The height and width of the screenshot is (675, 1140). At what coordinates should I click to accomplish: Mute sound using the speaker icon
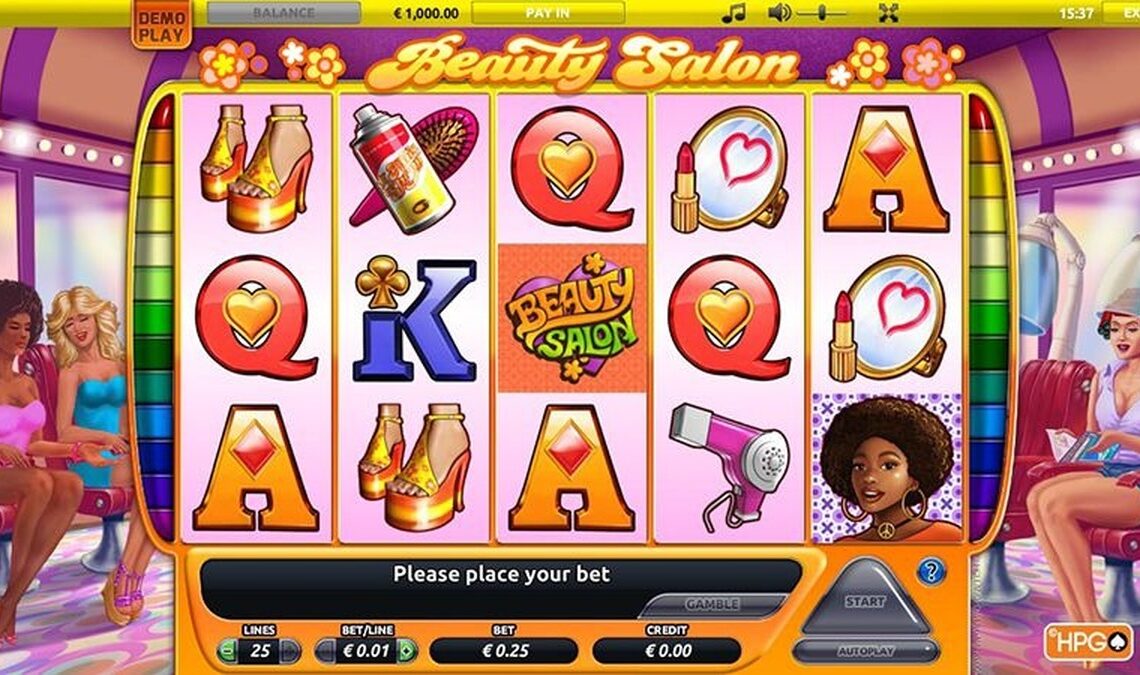pyautogui.click(x=779, y=13)
